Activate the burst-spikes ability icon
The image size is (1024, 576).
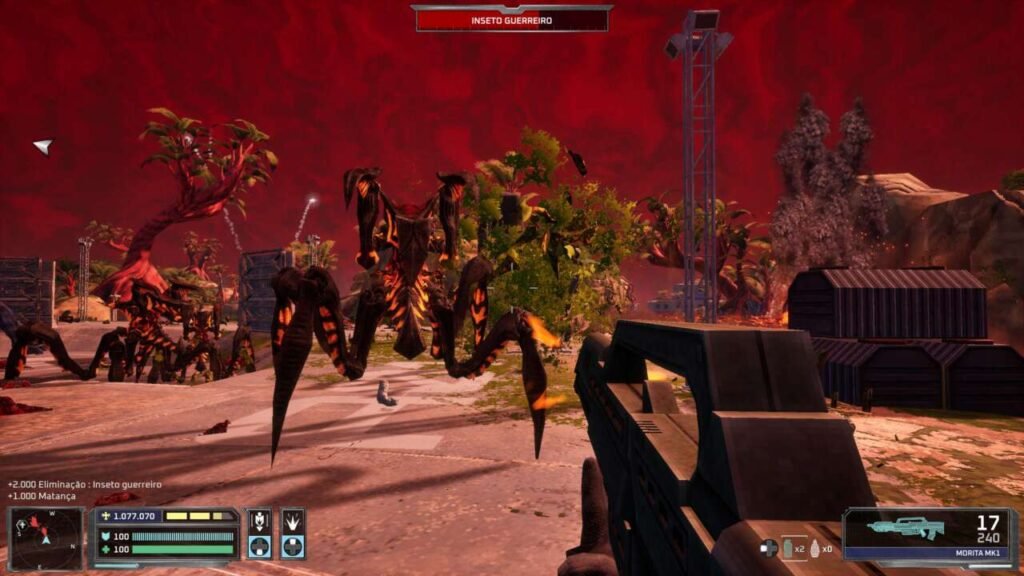click(292, 521)
